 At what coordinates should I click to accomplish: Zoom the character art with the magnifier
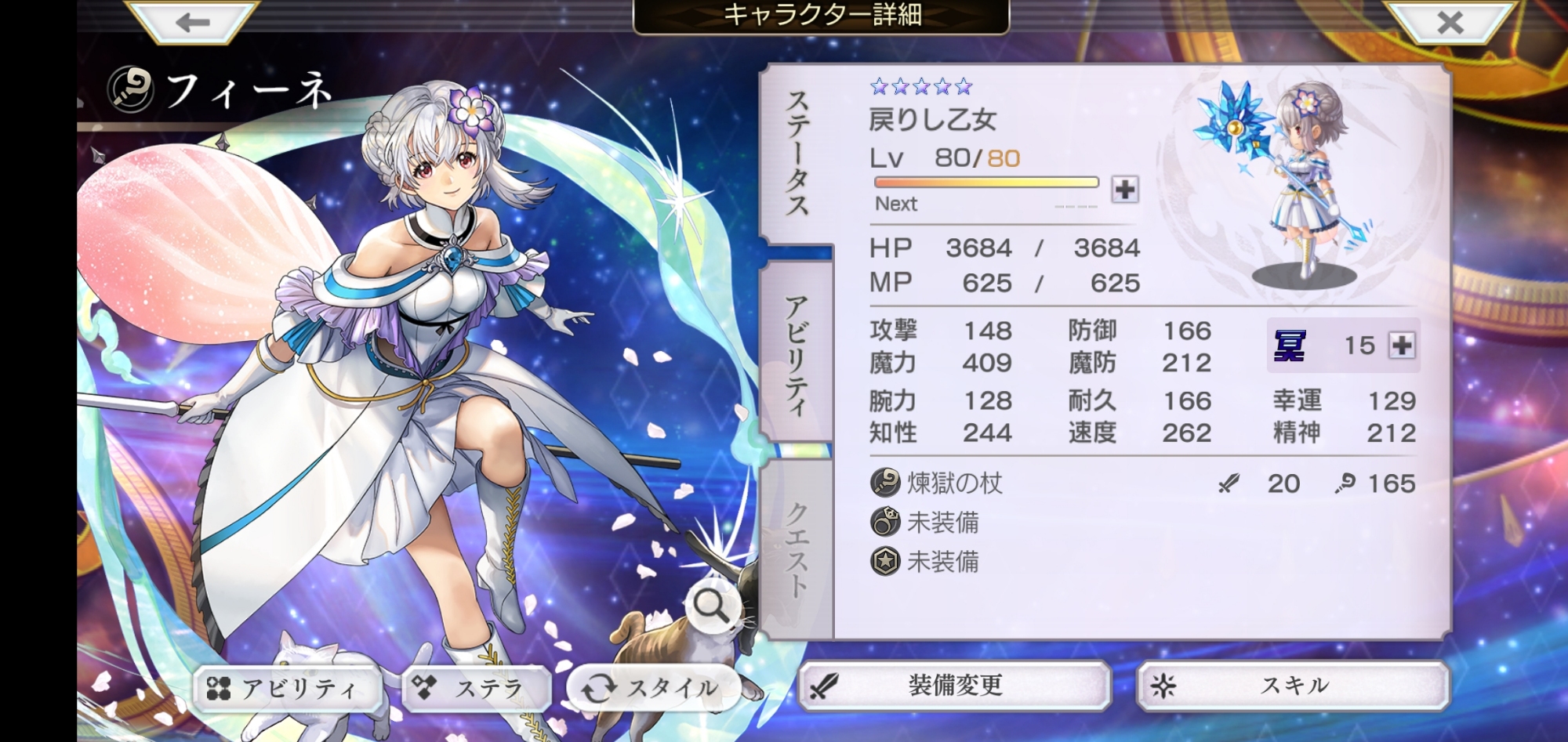pyautogui.click(x=711, y=606)
